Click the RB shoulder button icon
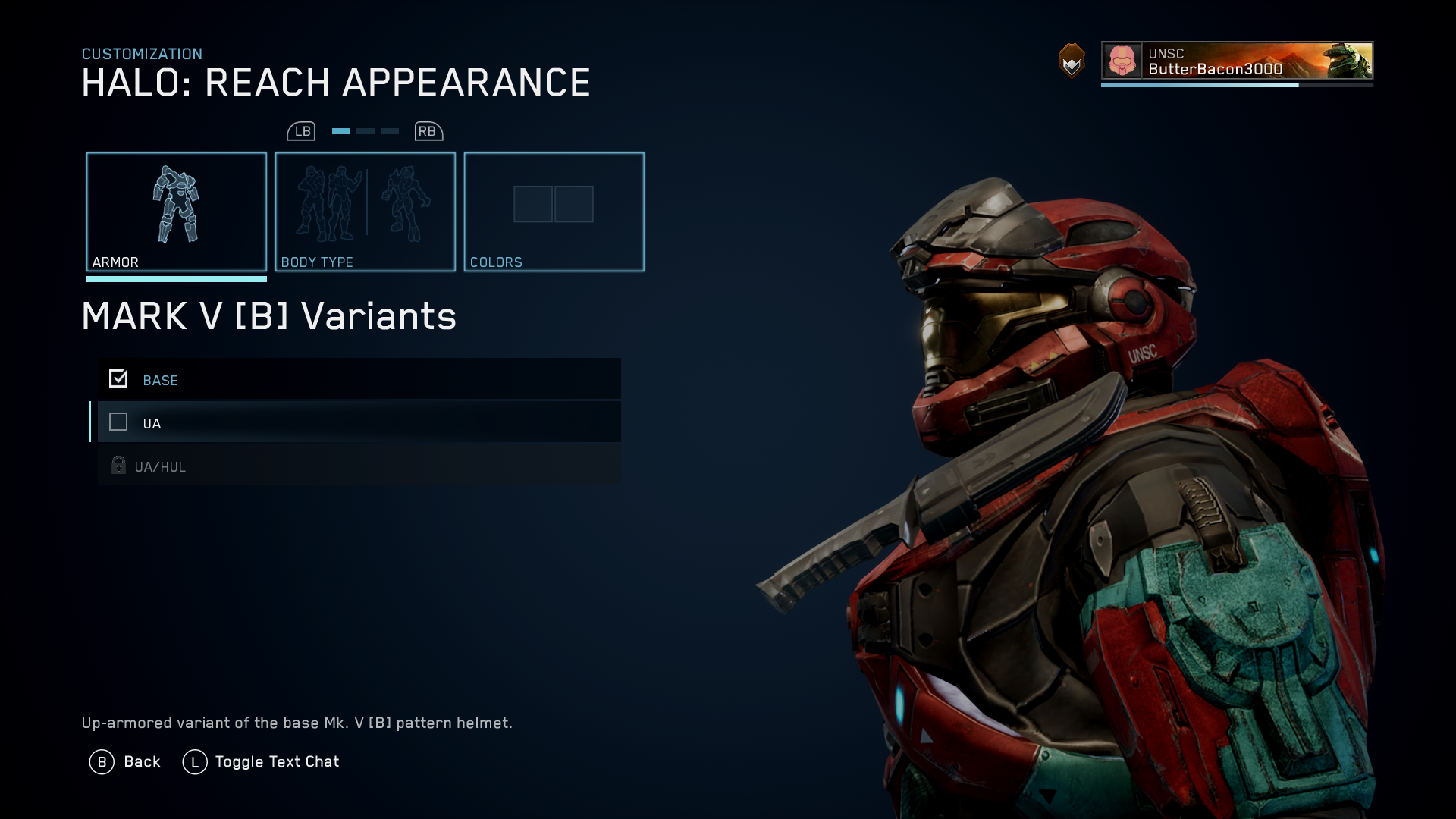The width and height of the screenshot is (1456, 819). 427,130
